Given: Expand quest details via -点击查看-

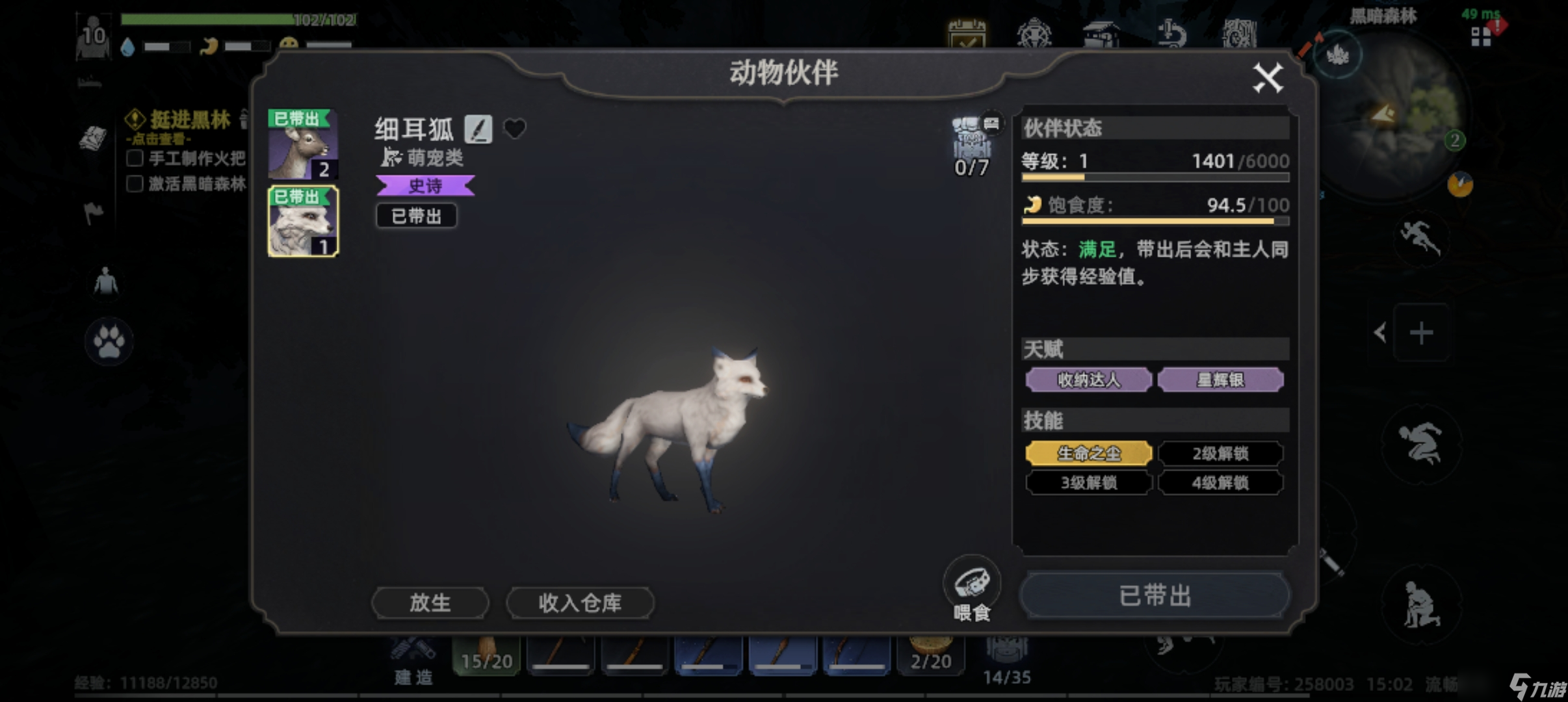Looking at the screenshot, I should tap(158, 138).
